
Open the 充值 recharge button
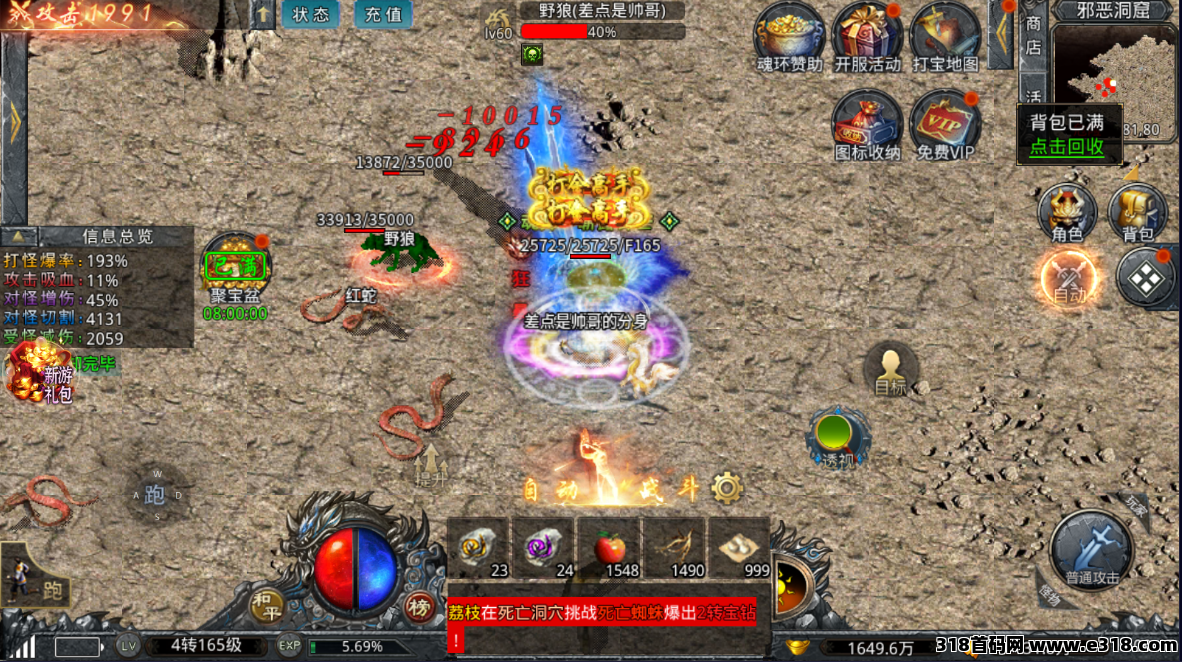[x=383, y=14]
